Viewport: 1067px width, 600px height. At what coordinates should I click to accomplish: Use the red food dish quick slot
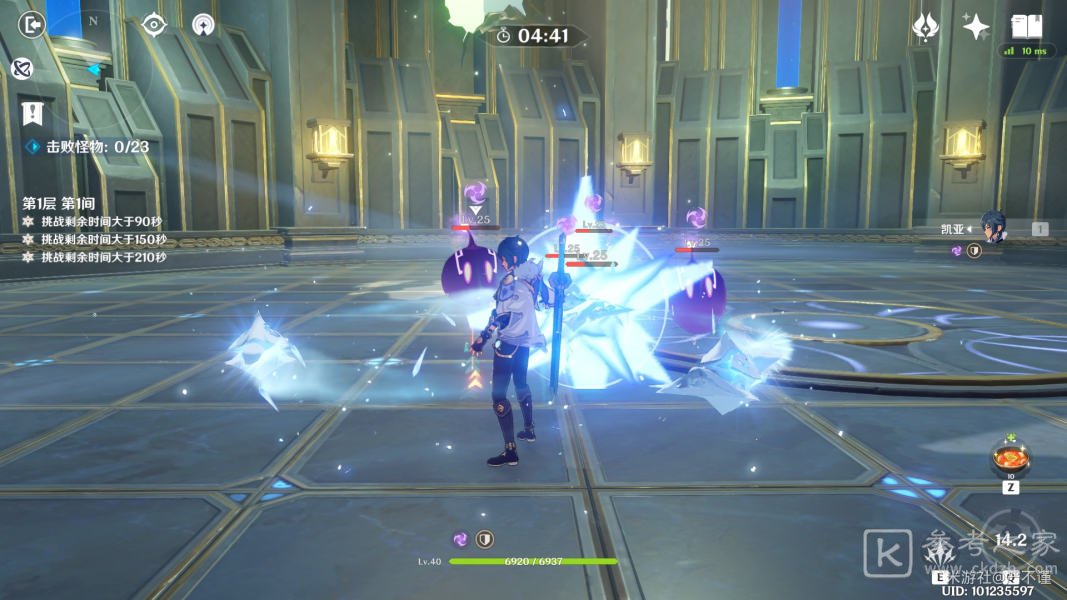tap(1010, 459)
